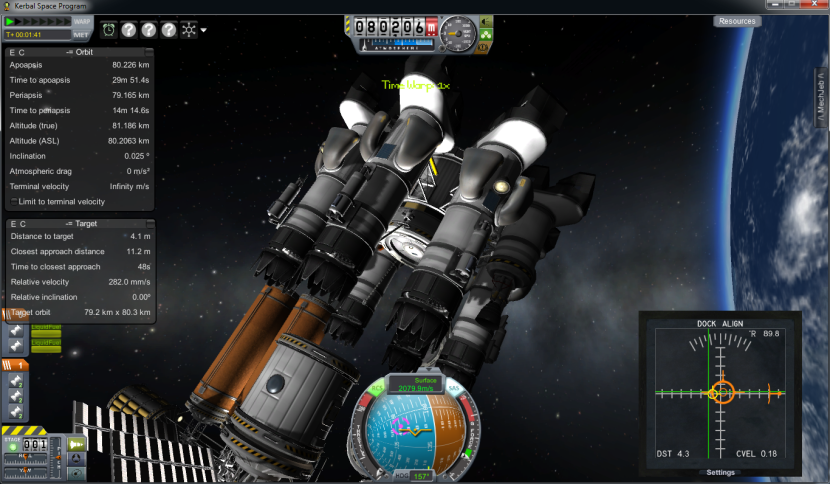Open the Resources panel
The height and width of the screenshot is (484, 830).
pyautogui.click(x=737, y=21)
